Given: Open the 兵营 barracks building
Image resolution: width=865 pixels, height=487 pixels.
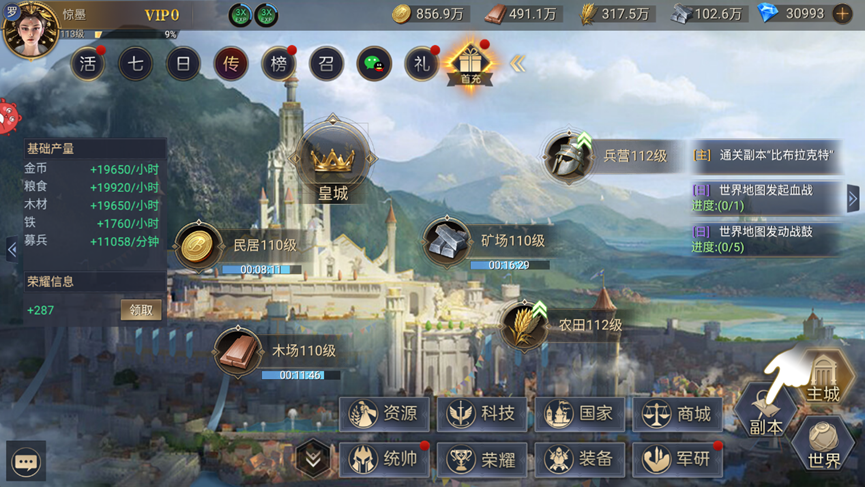Looking at the screenshot, I should [570, 156].
